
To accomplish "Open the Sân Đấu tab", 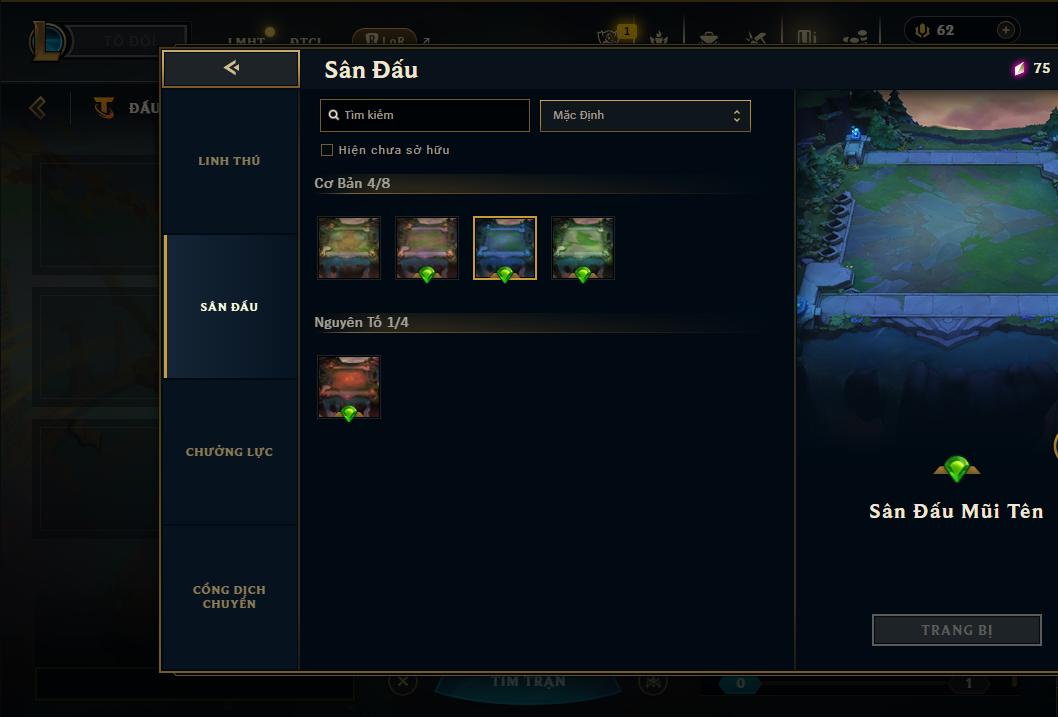I will [229, 307].
